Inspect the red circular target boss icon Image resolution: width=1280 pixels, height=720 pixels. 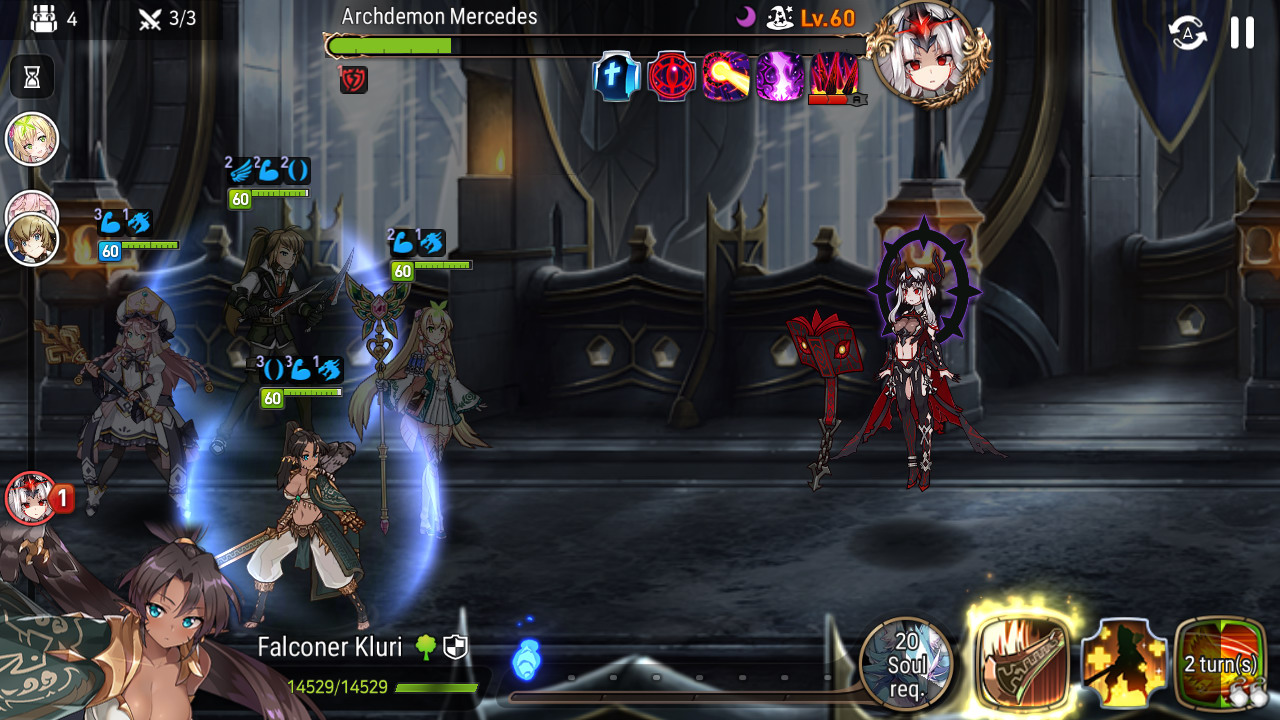671,77
